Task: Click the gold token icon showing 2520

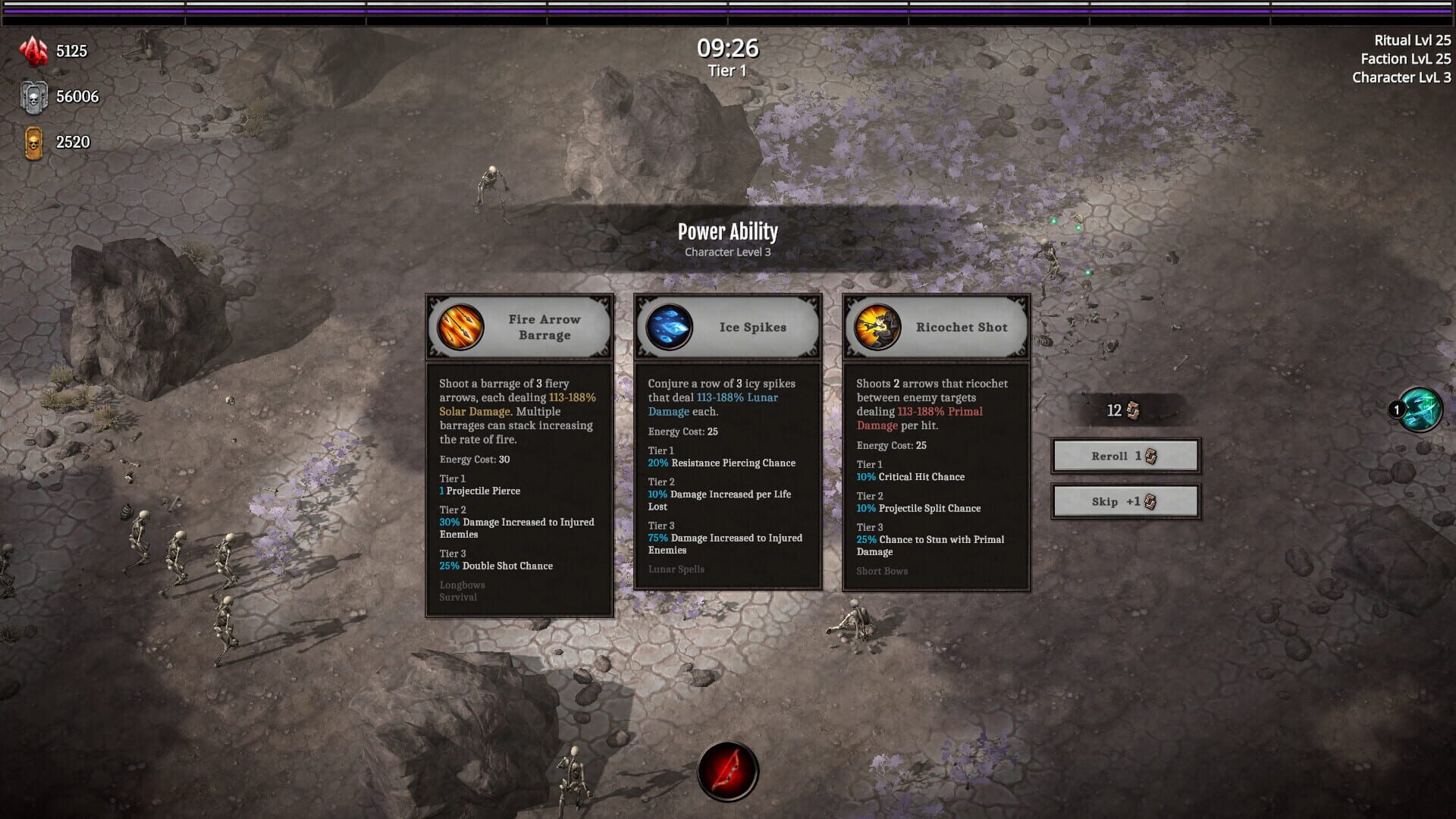Action: pos(33,141)
